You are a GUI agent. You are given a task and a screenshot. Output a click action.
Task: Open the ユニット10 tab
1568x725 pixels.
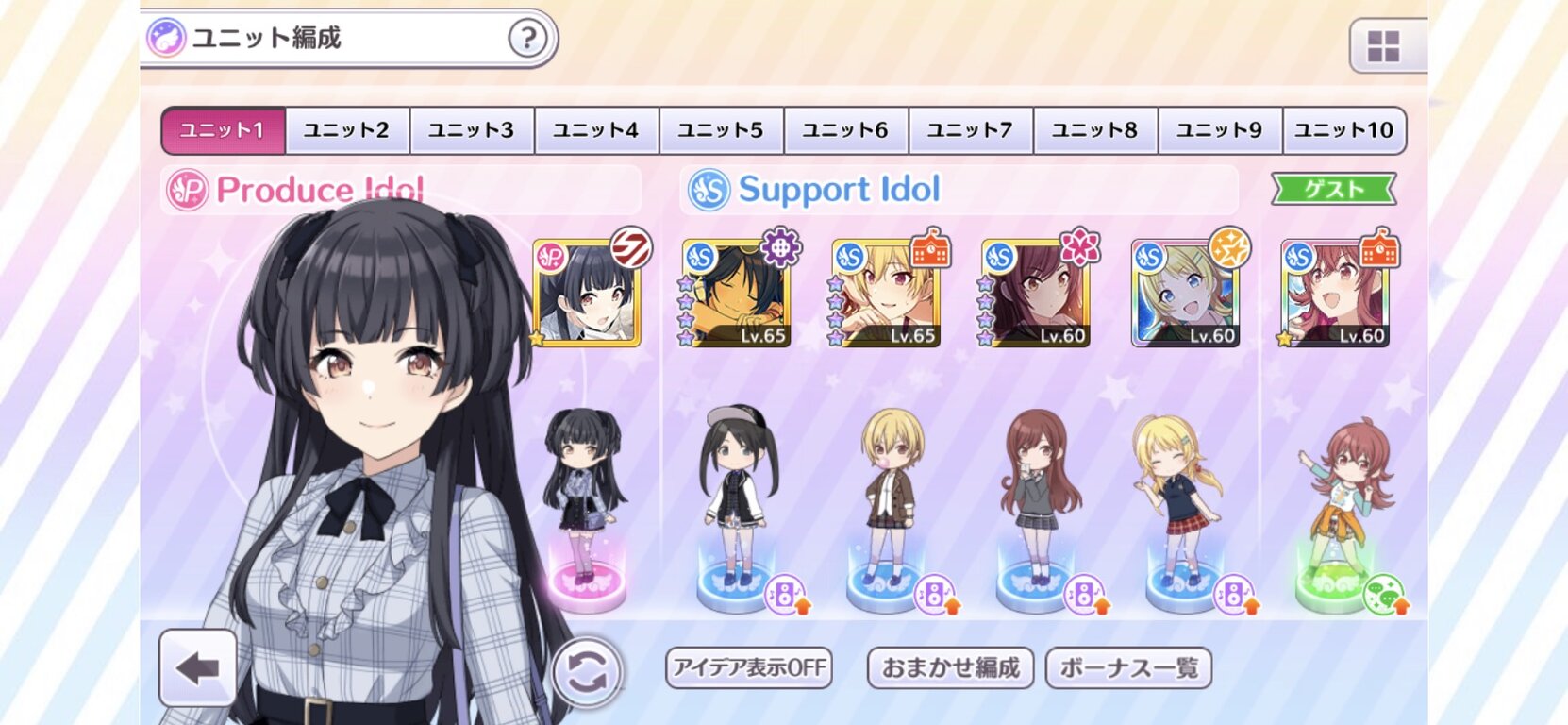click(1343, 130)
